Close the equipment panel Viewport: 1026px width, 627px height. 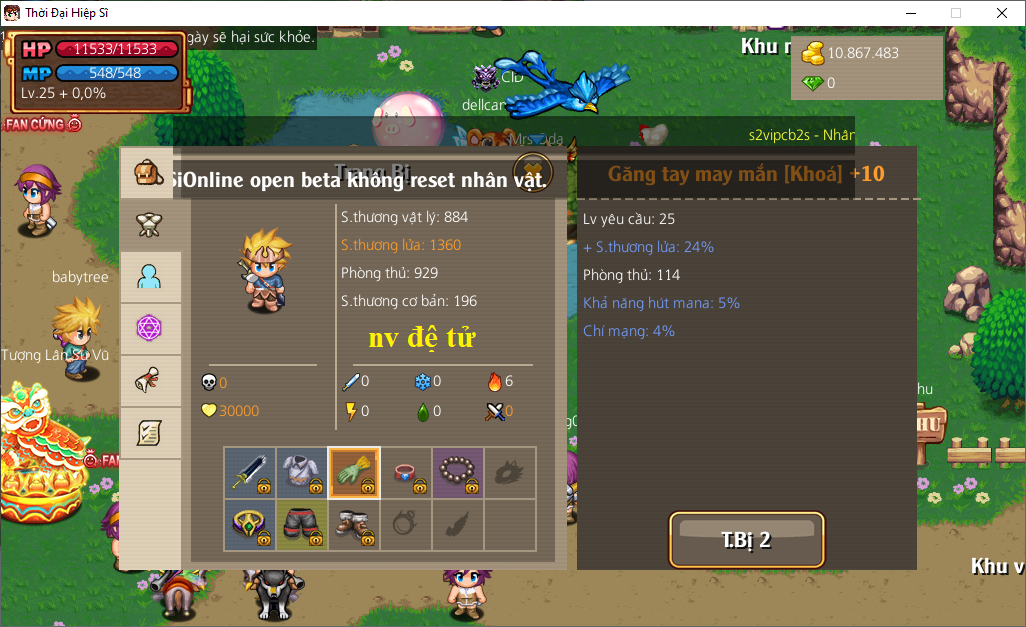tap(533, 168)
